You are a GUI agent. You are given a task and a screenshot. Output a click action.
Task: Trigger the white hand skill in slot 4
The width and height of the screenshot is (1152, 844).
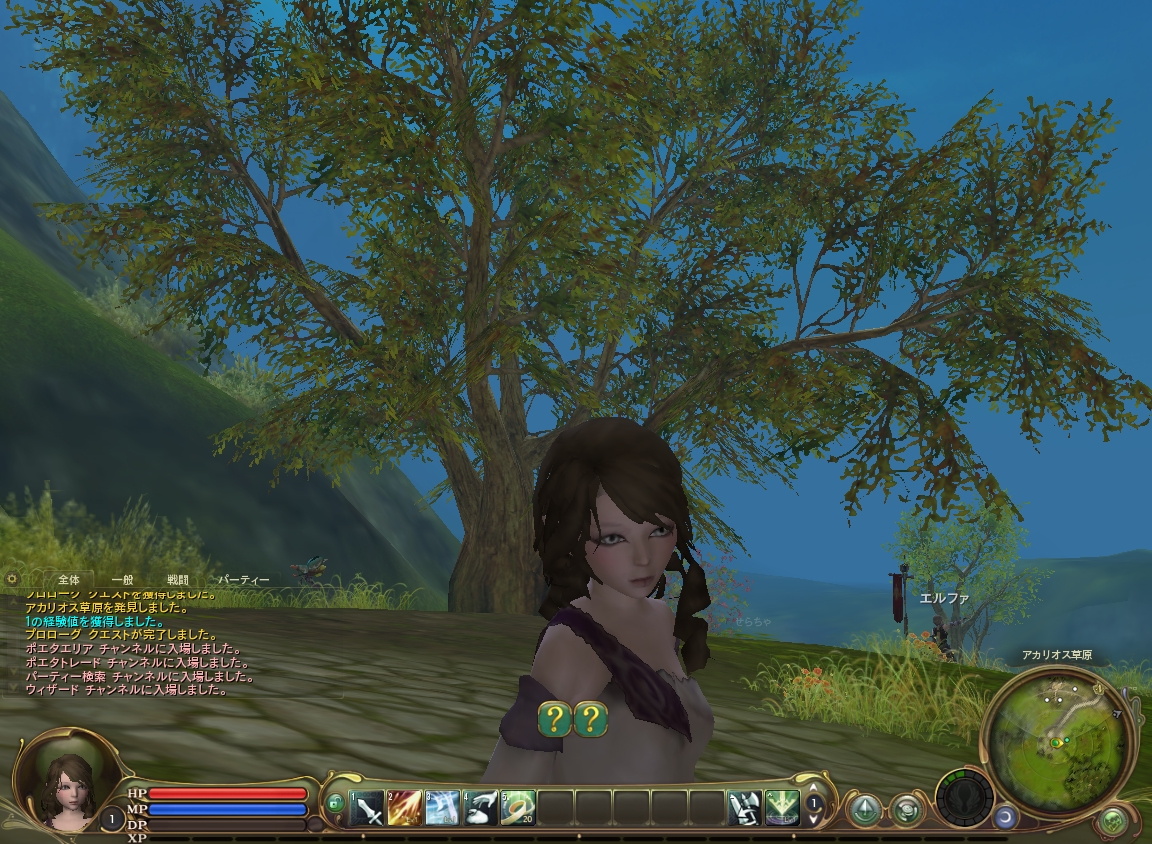(480, 807)
